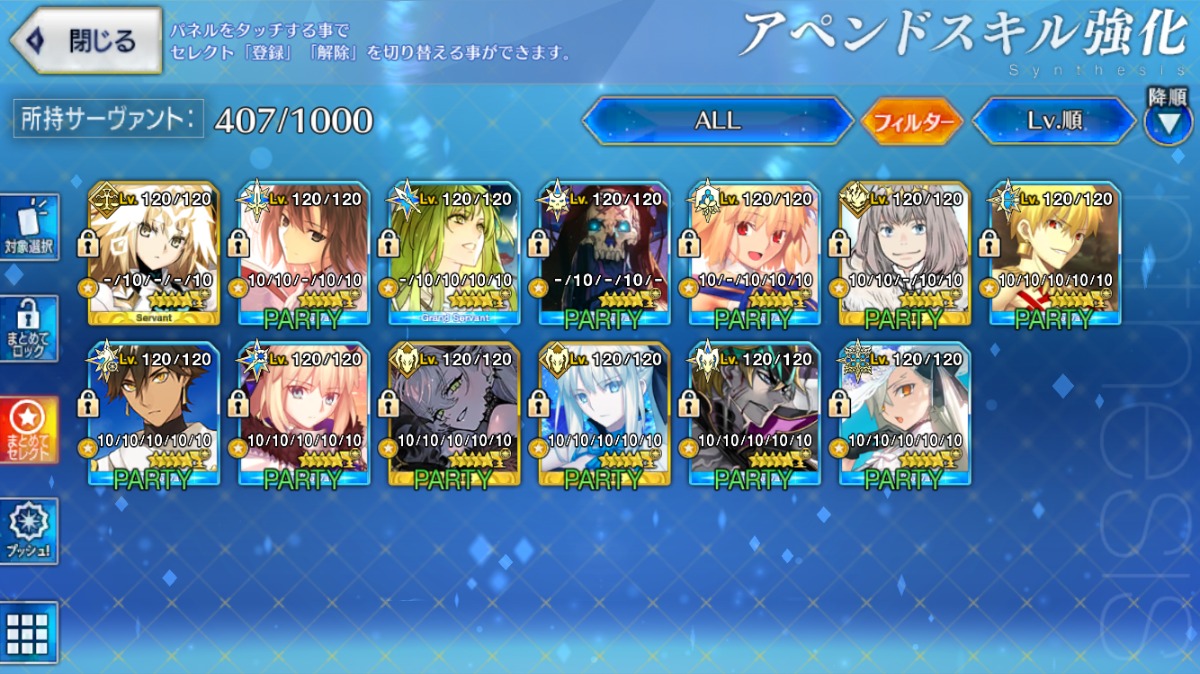This screenshot has width=1200, height=674.
Task: Change the Lv.順 sort order
Action: click(x=1055, y=121)
